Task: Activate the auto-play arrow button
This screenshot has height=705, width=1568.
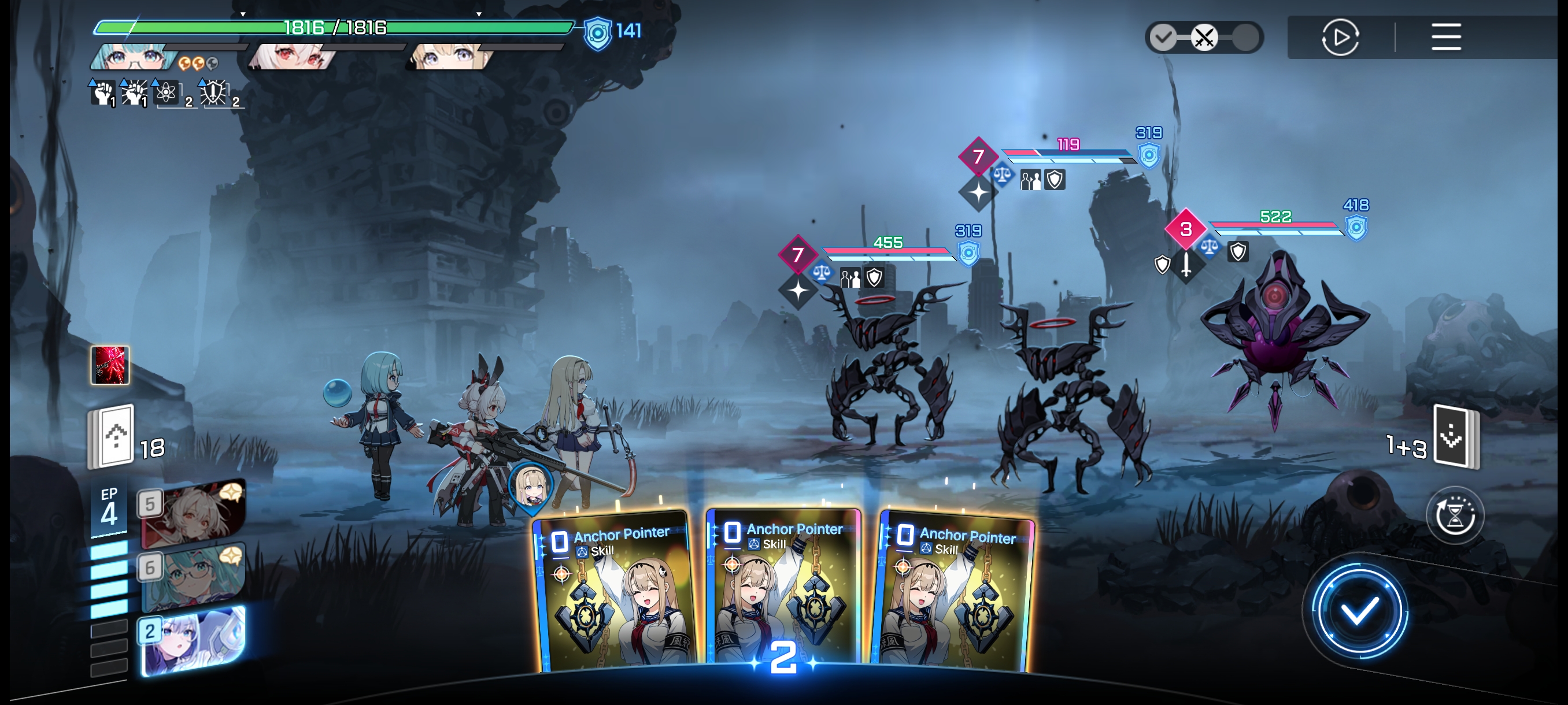Action: point(1340,37)
